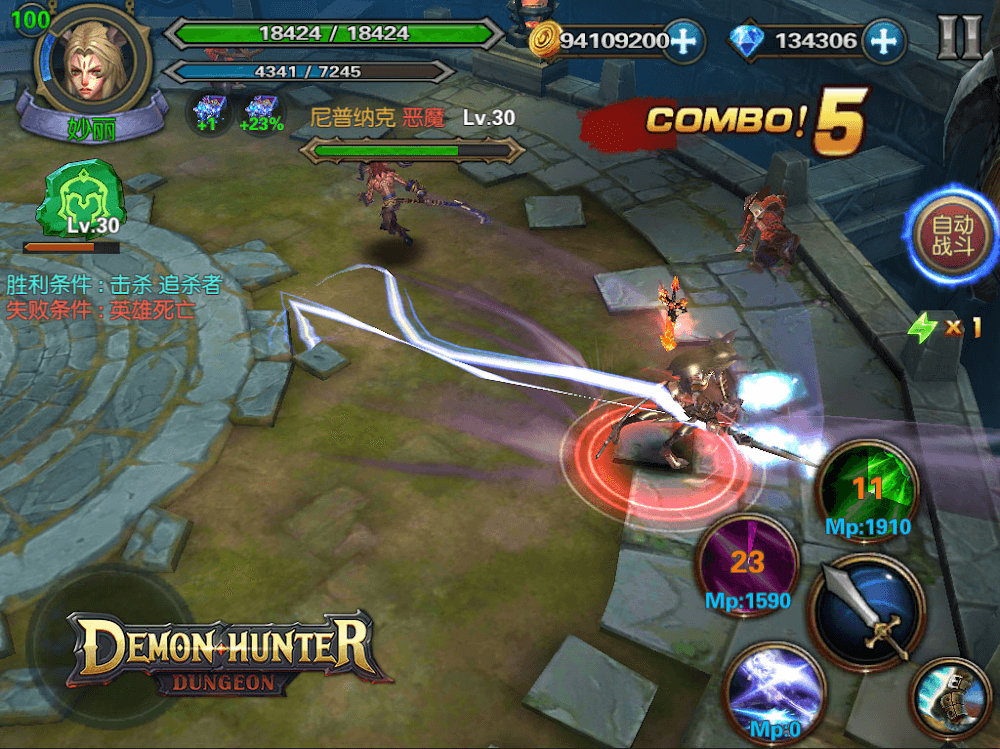
Task: Toggle the 自动战斗 auto-battle button
Action: (952, 236)
